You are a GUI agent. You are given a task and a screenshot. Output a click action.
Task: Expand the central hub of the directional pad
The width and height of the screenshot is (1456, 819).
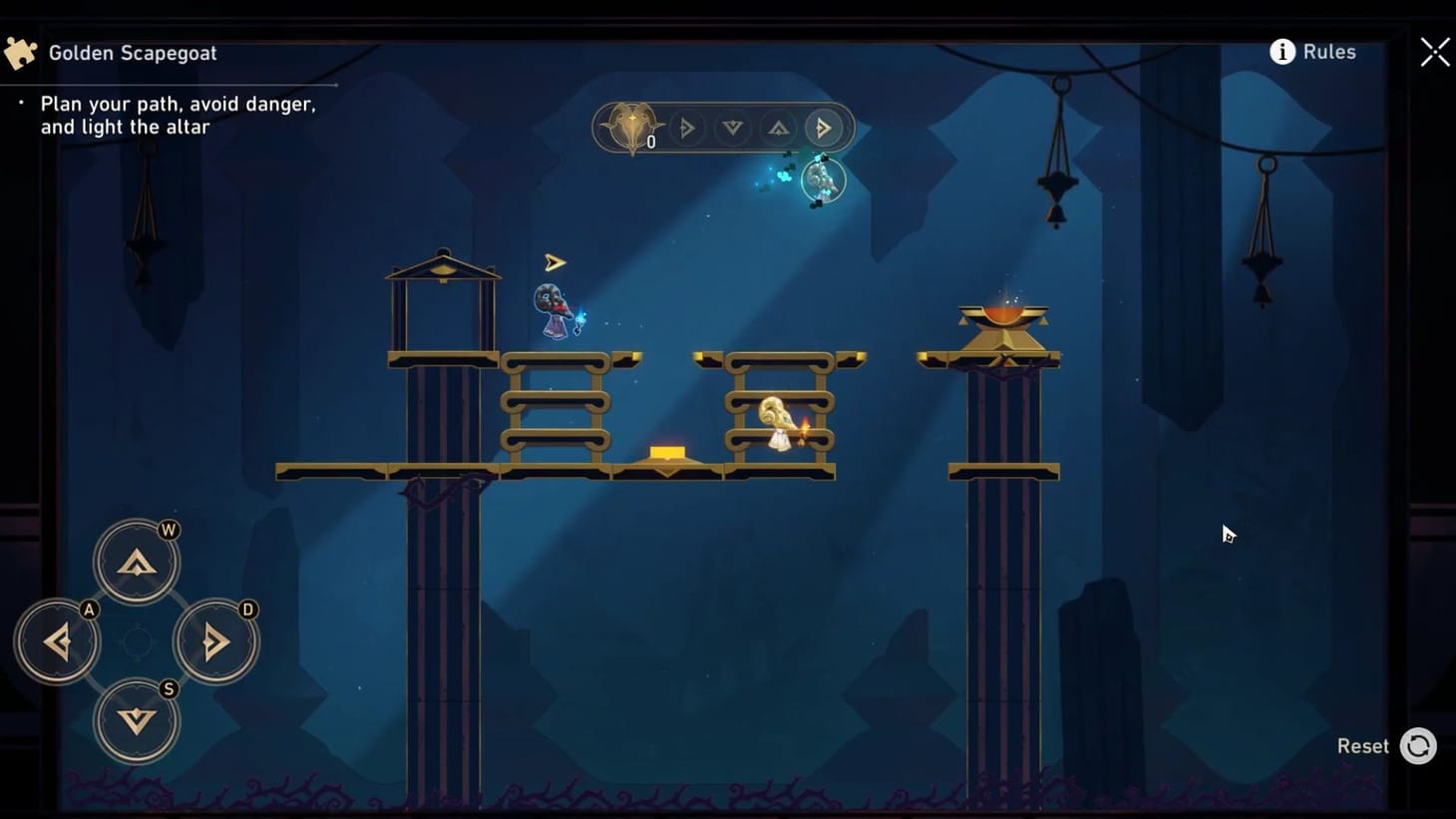137,641
